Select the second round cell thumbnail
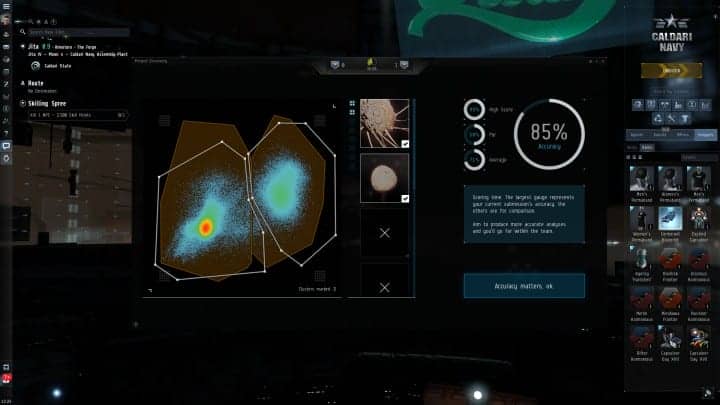720x405 pixels. pyautogui.click(x=384, y=177)
